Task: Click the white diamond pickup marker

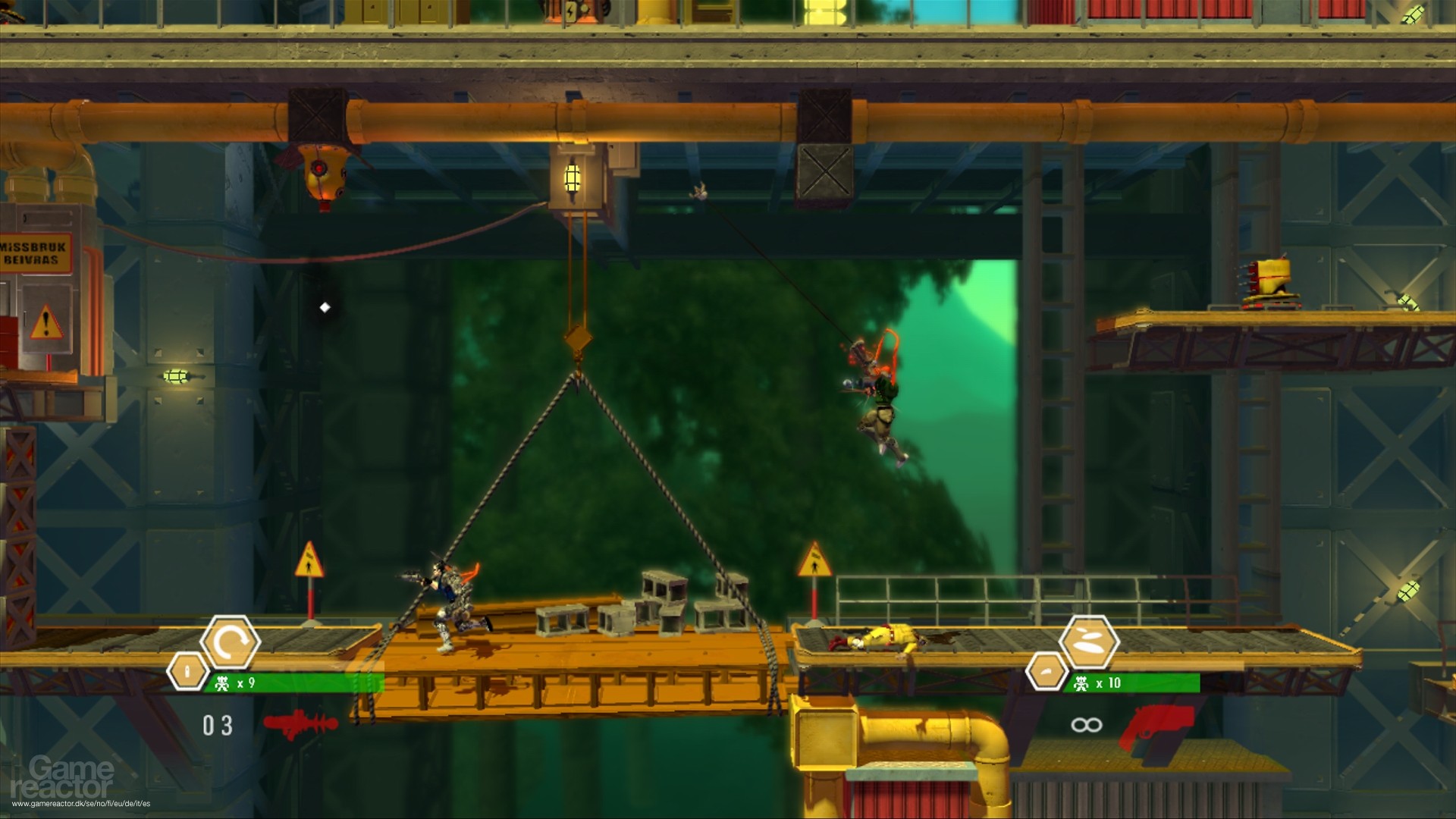Action: [325, 307]
